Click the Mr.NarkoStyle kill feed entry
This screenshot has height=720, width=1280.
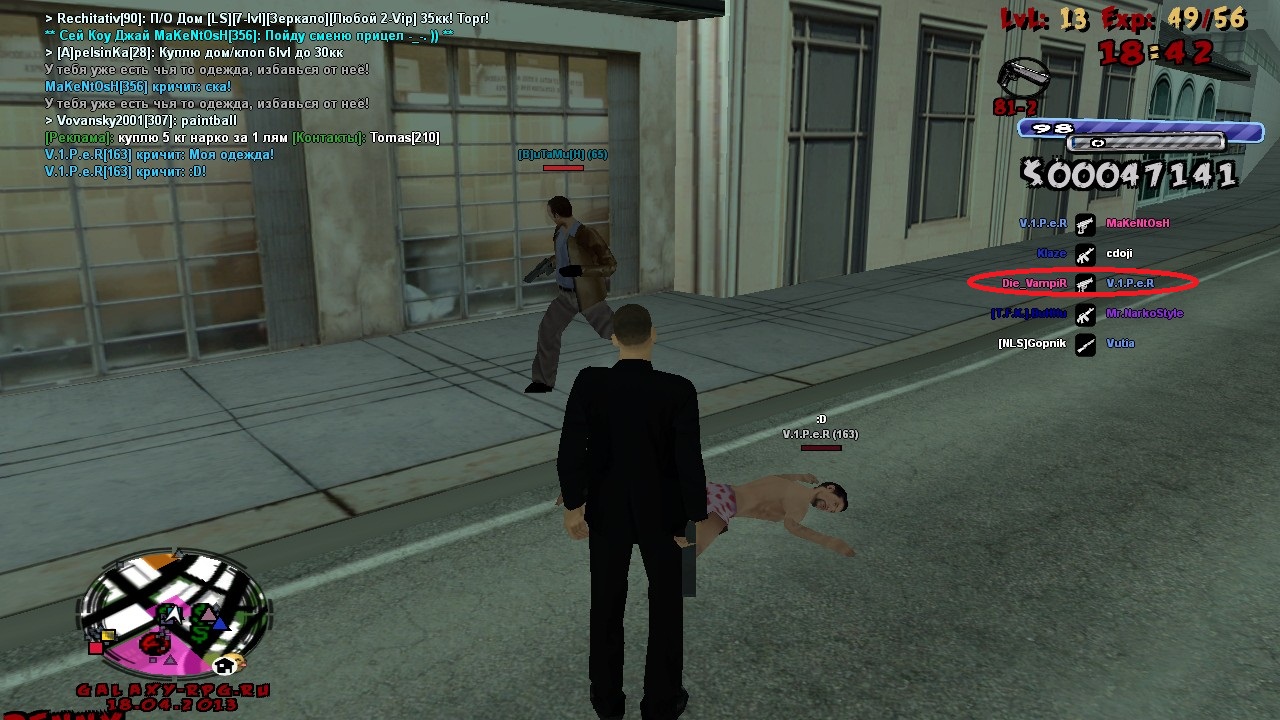coord(1144,314)
